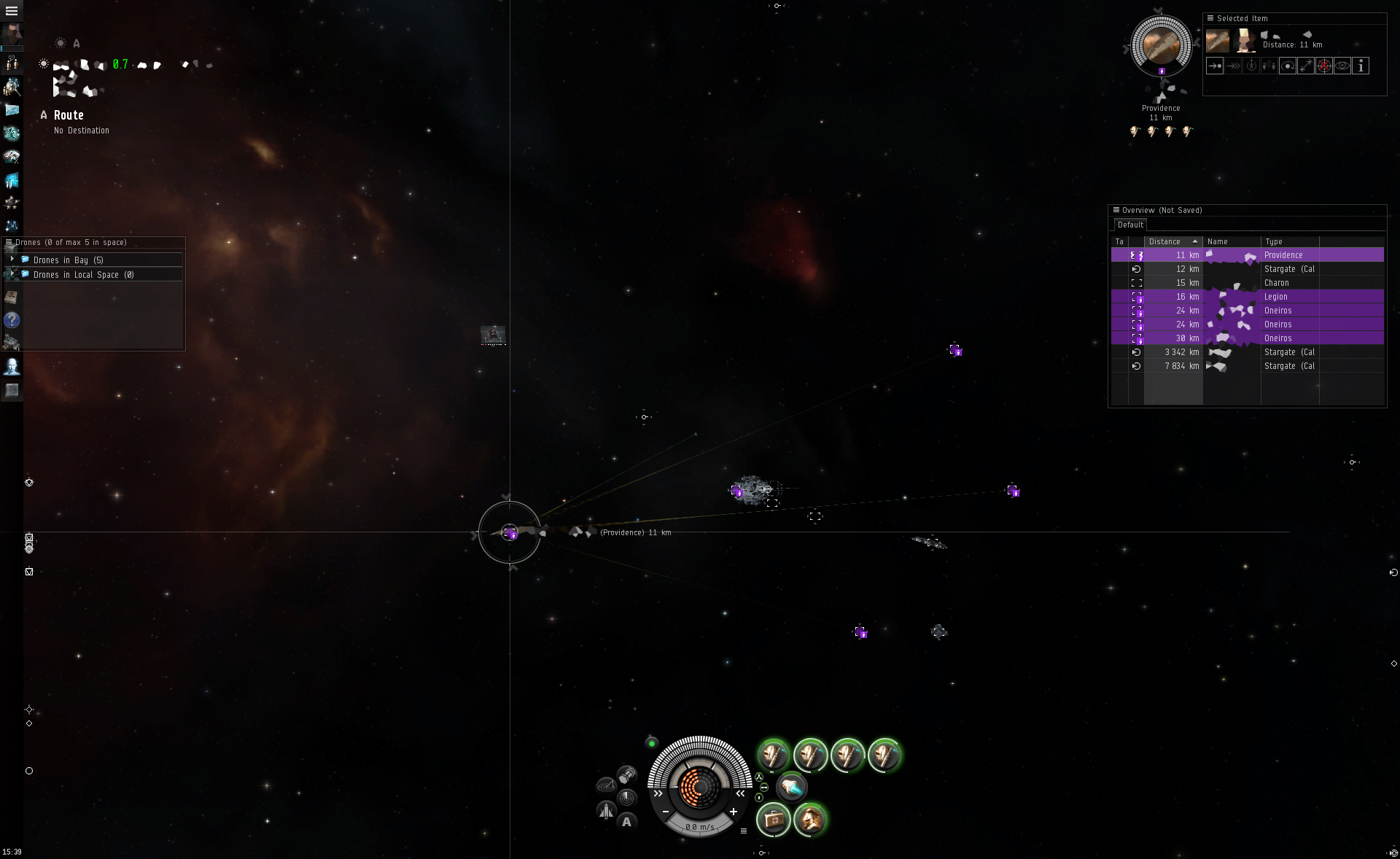Expand the Drones in Bay group
The width and height of the screenshot is (1400, 859).
12,260
